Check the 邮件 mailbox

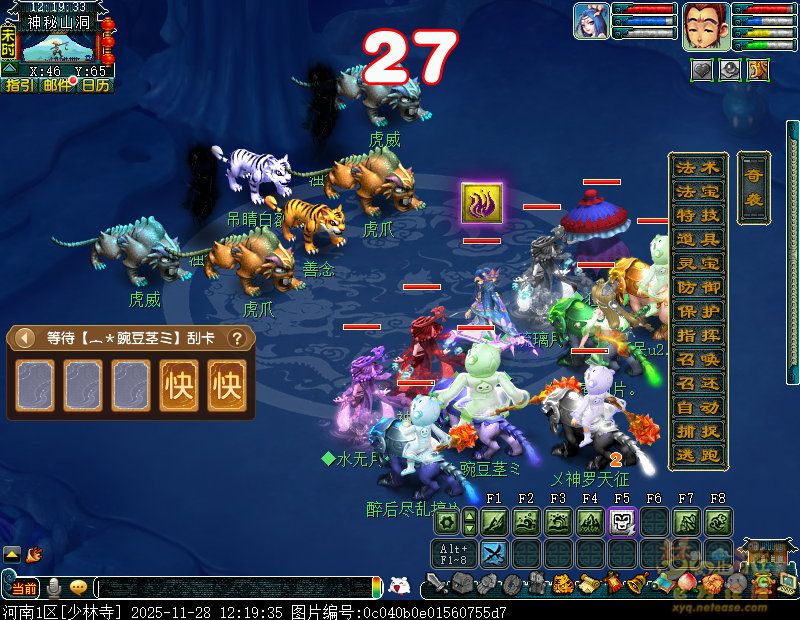pyautogui.click(x=57, y=86)
